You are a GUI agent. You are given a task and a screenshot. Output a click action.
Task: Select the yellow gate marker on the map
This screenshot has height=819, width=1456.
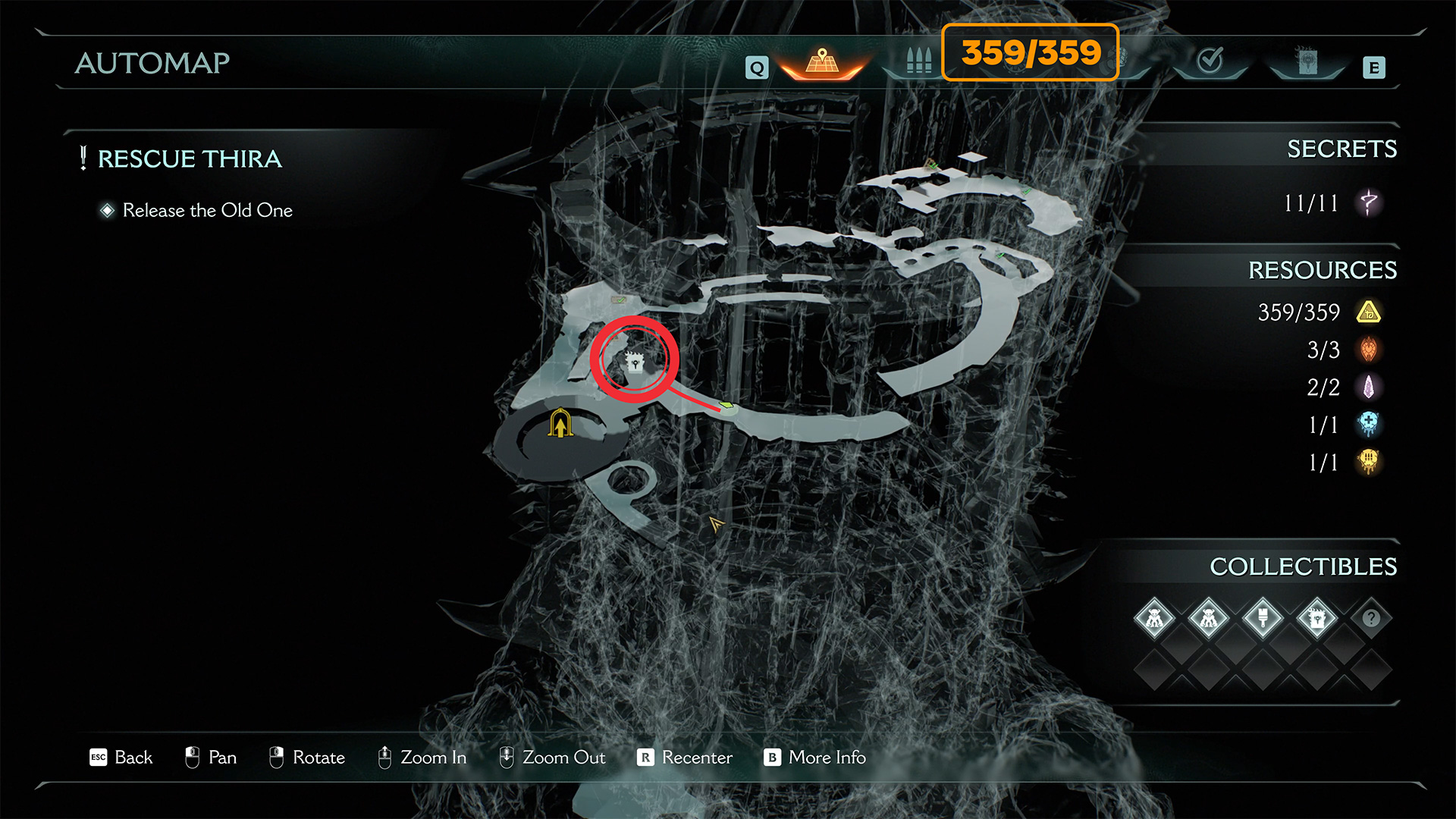click(x=560, y=423)
